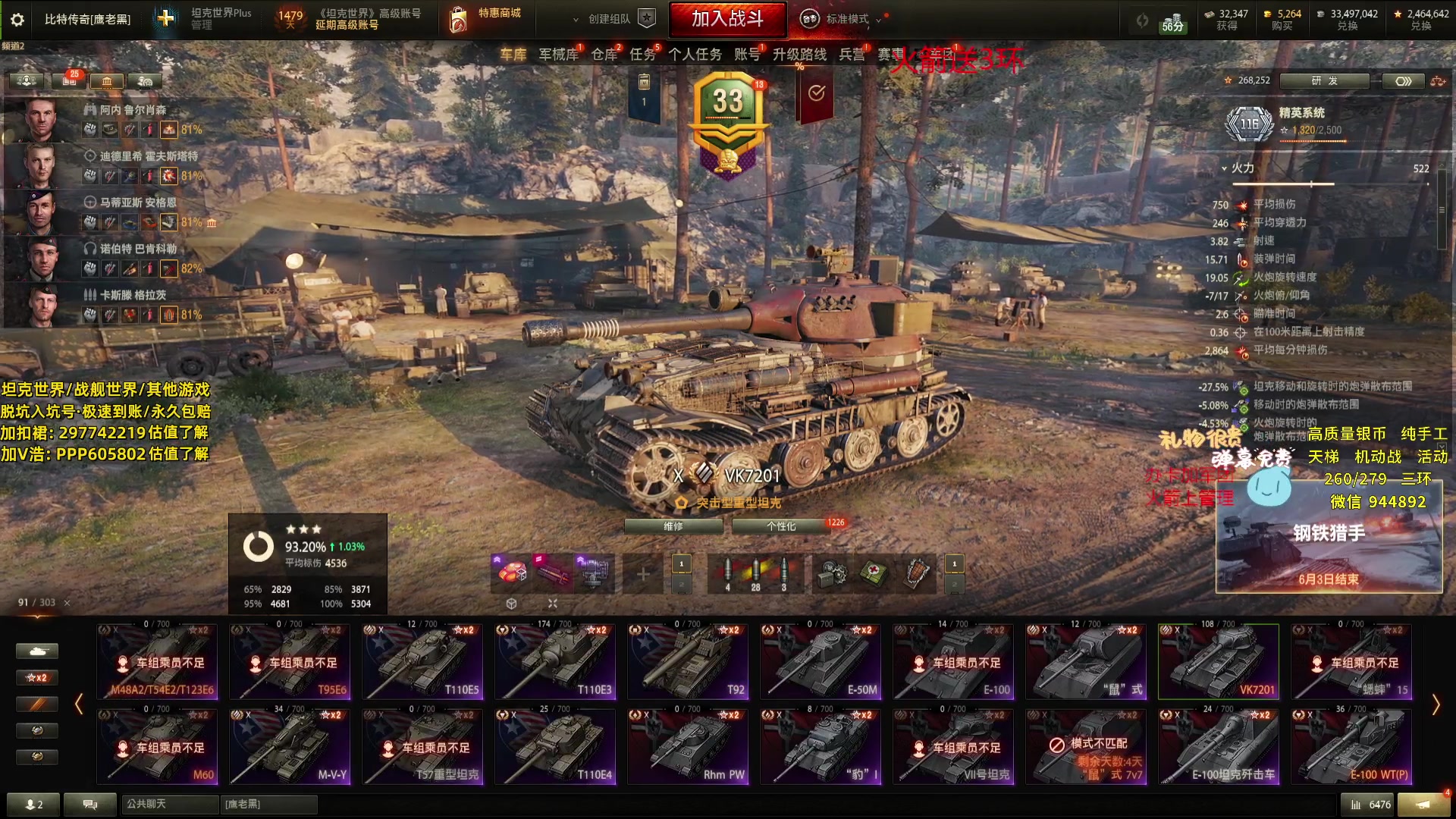Open the 兵营 barracks tab
Image resolution: width=1456 pixels, height=819 pixels.
pos(852,55)
